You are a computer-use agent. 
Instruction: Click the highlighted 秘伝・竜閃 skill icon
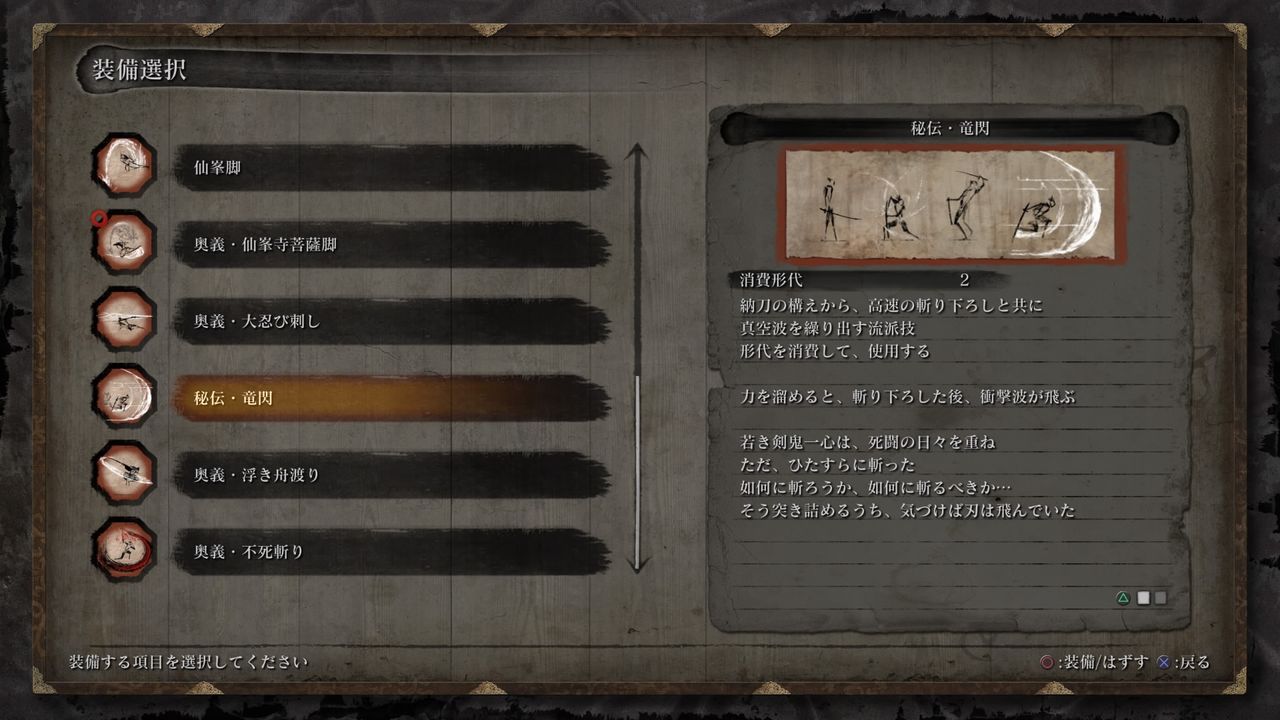[123, 398]
